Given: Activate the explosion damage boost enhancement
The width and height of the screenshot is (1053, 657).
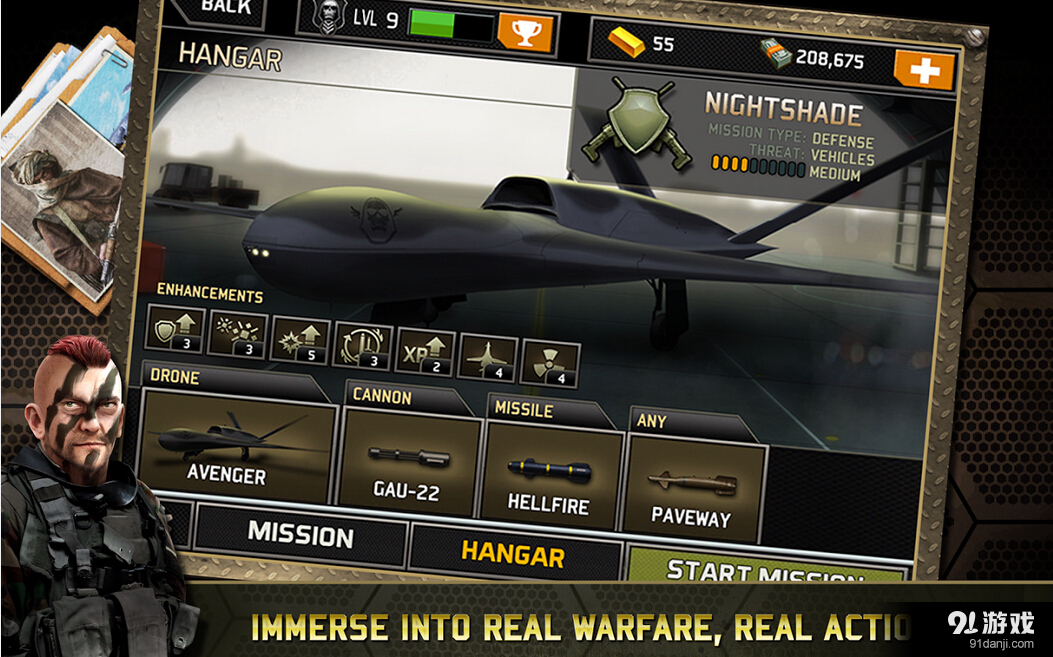Looking at the screenshot, I should click(x=300, y=340).
